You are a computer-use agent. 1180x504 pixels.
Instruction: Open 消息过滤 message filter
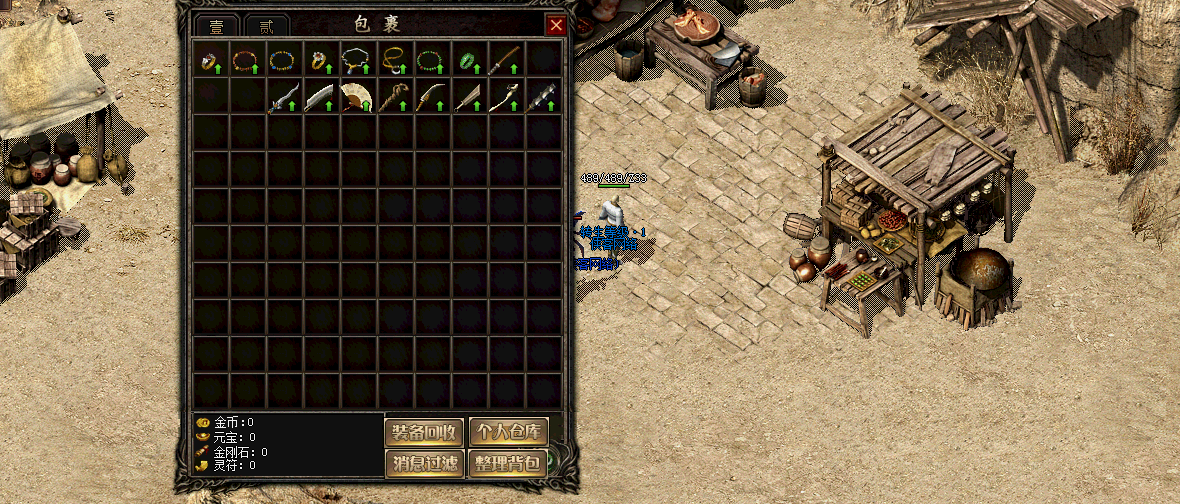tap(424, 463)
